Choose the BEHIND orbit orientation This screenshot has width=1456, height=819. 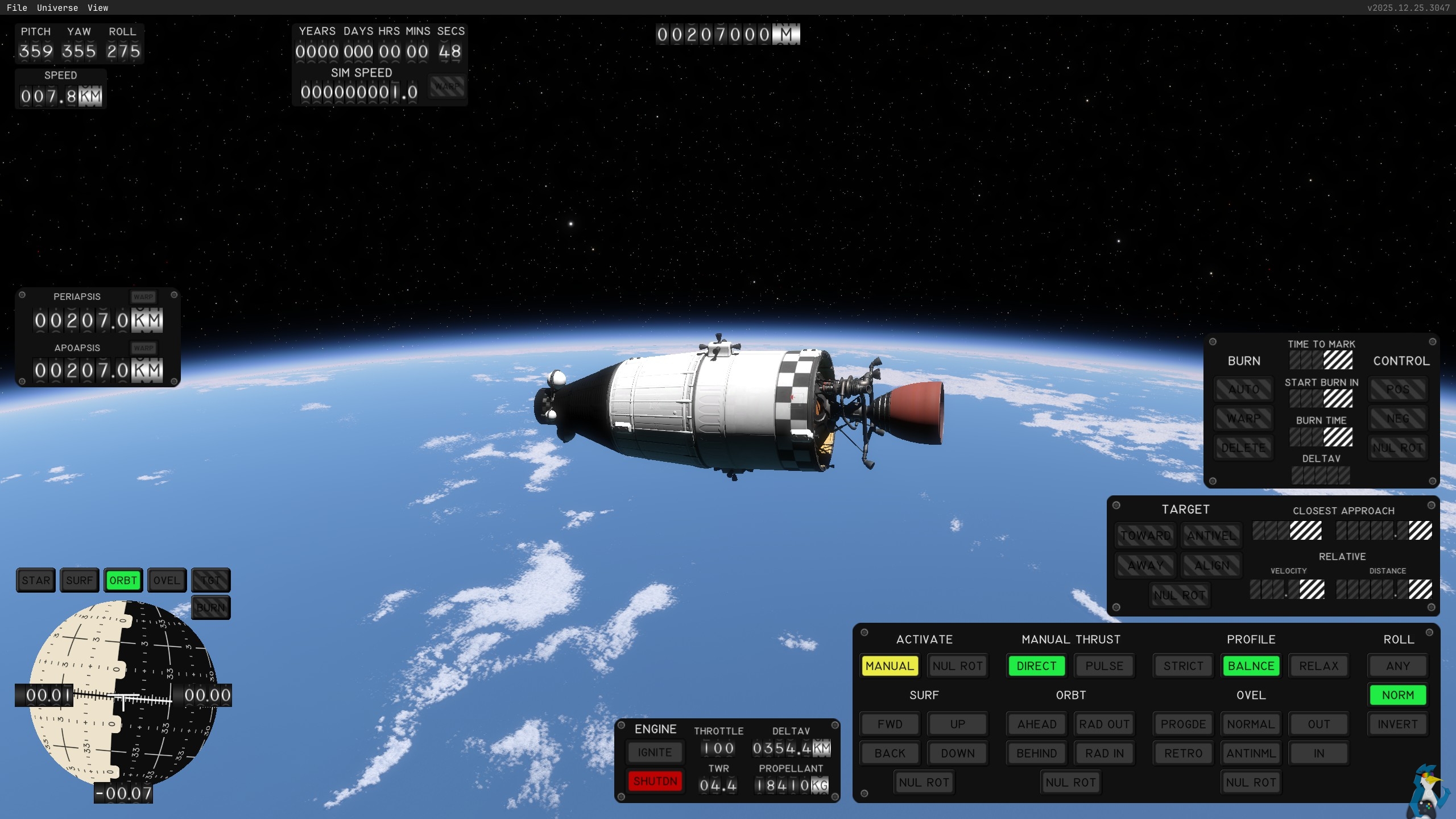tap(1037, 754)
